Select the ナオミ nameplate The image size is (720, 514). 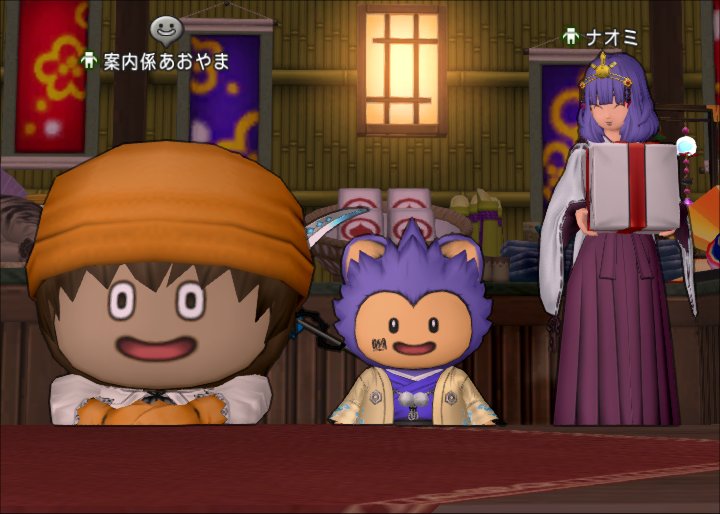601,38
